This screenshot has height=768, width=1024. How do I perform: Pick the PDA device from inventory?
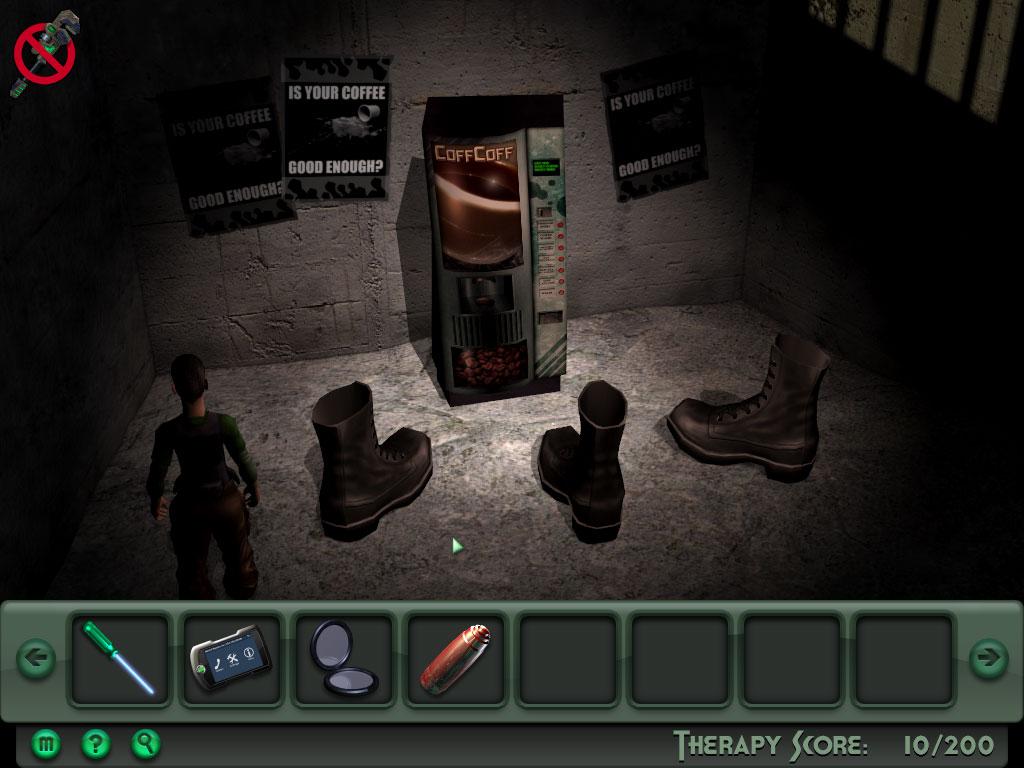click(x=231, y=658)
